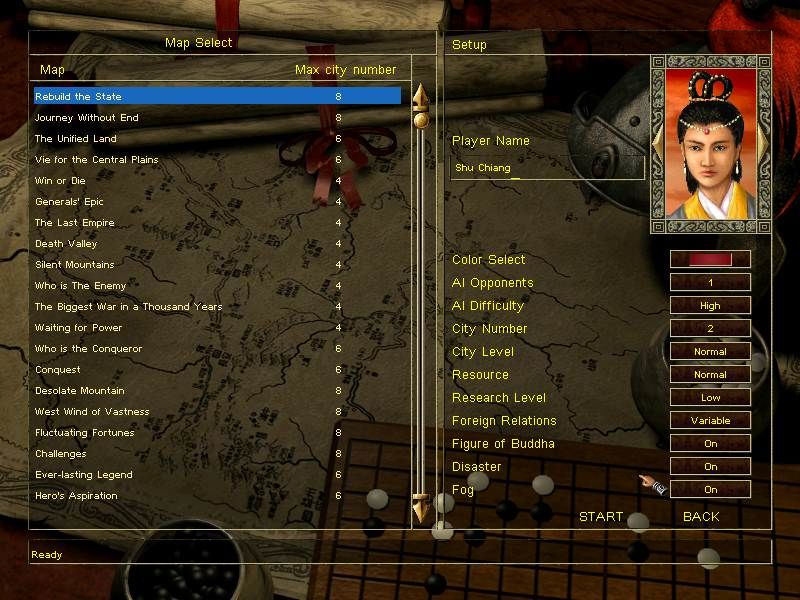Screen dimensions: 800x600
Task: Choose the Conquest map entry
Action: point(58,370)
